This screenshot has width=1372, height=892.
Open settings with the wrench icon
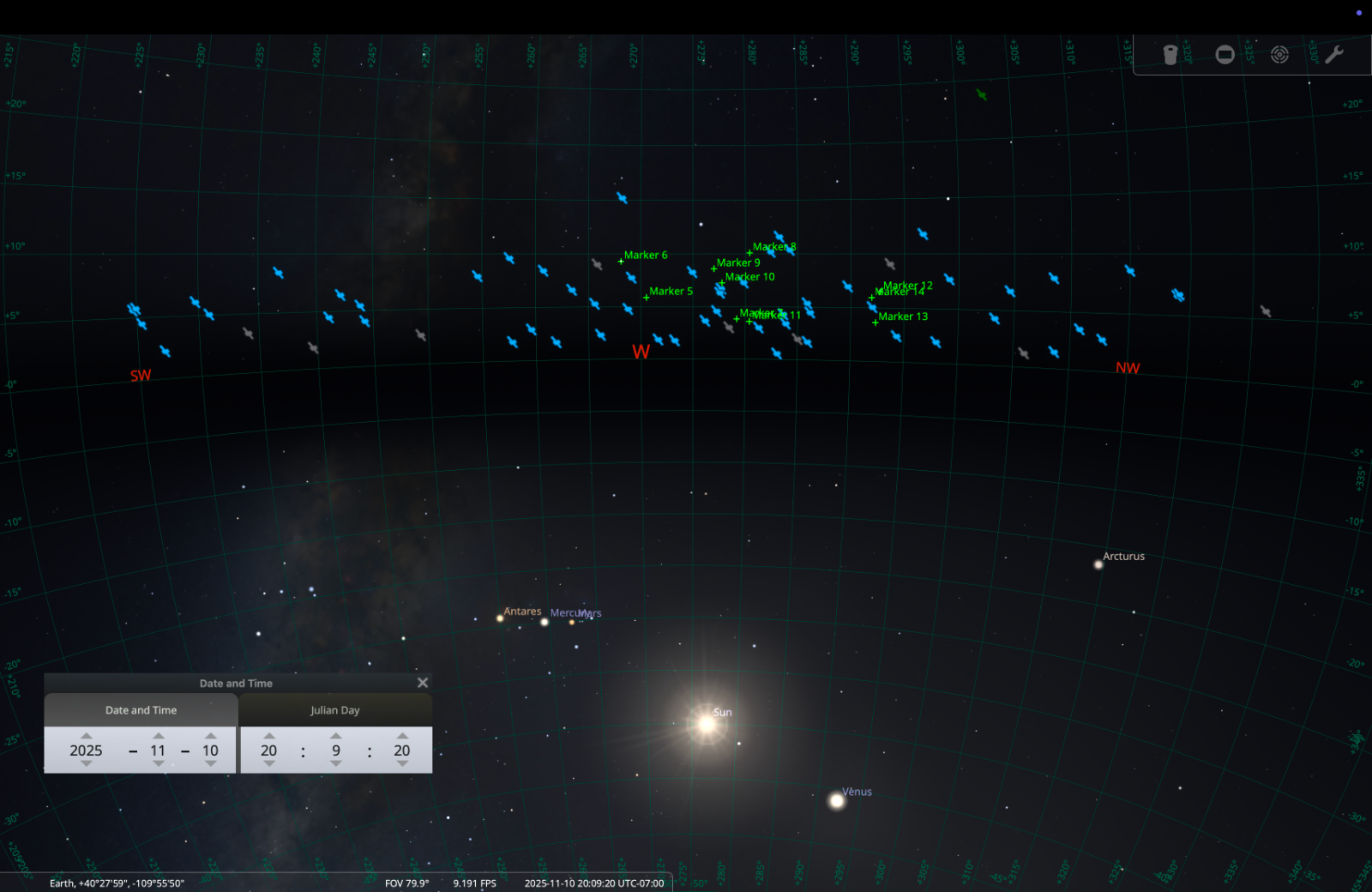pos(1335,54)
